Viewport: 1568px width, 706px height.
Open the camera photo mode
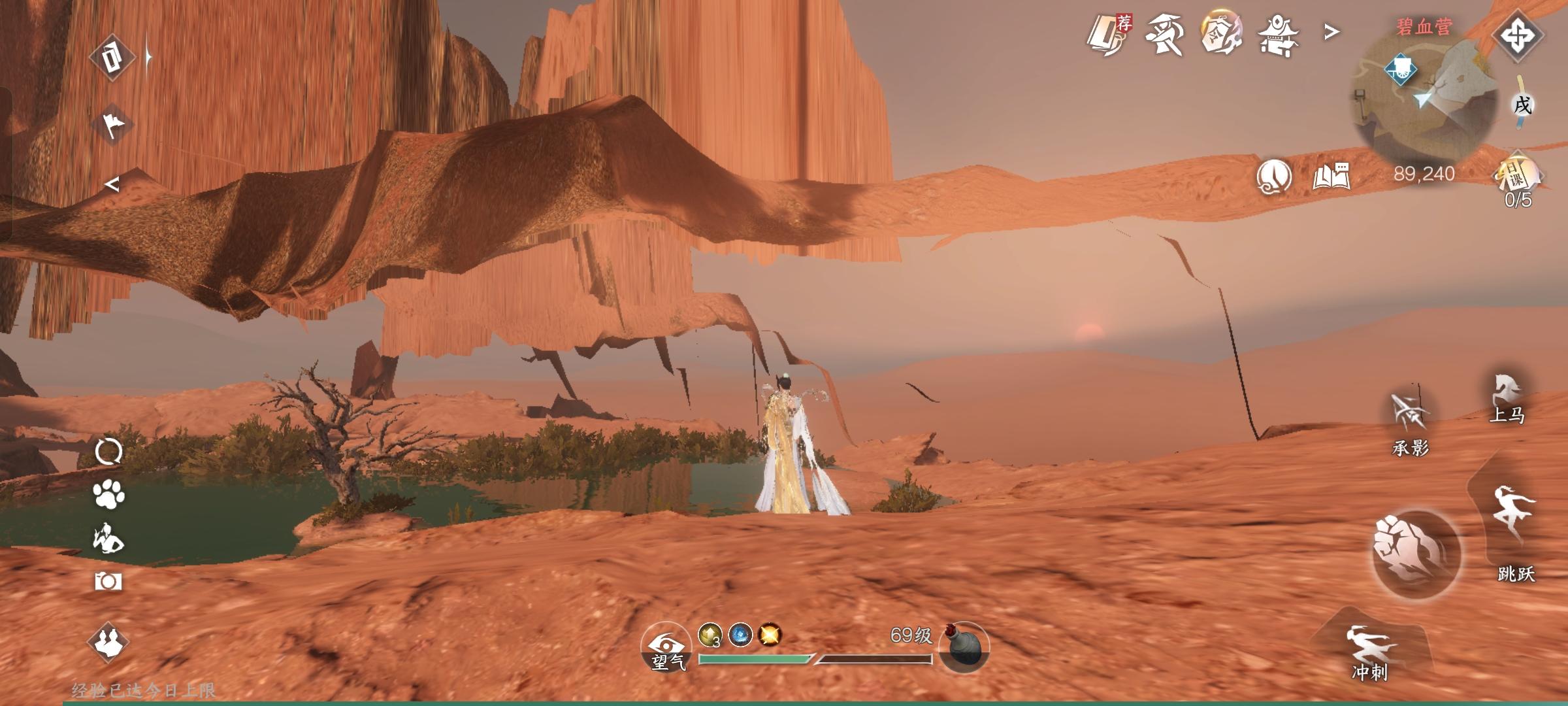pyautogui.click(x=108, y=581)
